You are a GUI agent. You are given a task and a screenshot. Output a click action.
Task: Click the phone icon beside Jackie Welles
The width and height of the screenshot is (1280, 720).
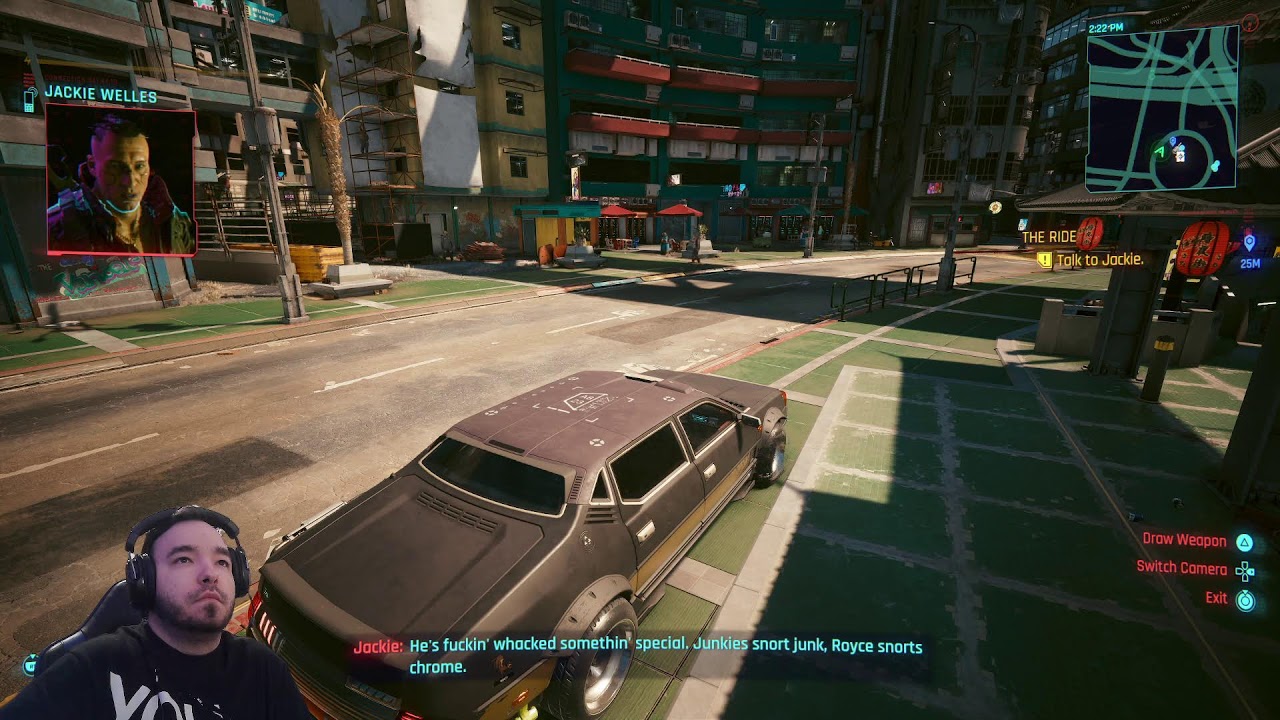coord(30,98)
